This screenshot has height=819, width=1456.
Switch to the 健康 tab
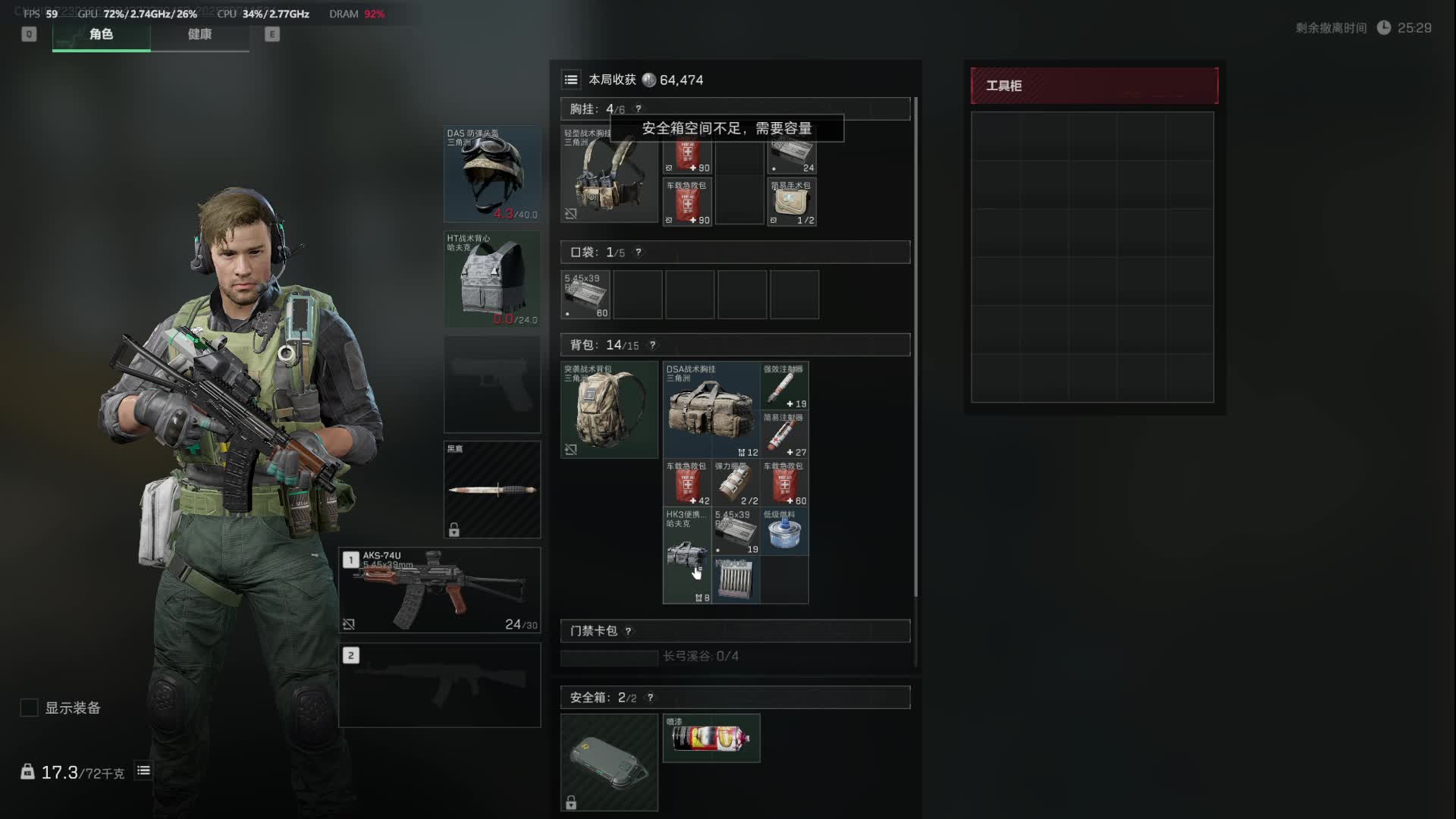[x=199, y=34]
